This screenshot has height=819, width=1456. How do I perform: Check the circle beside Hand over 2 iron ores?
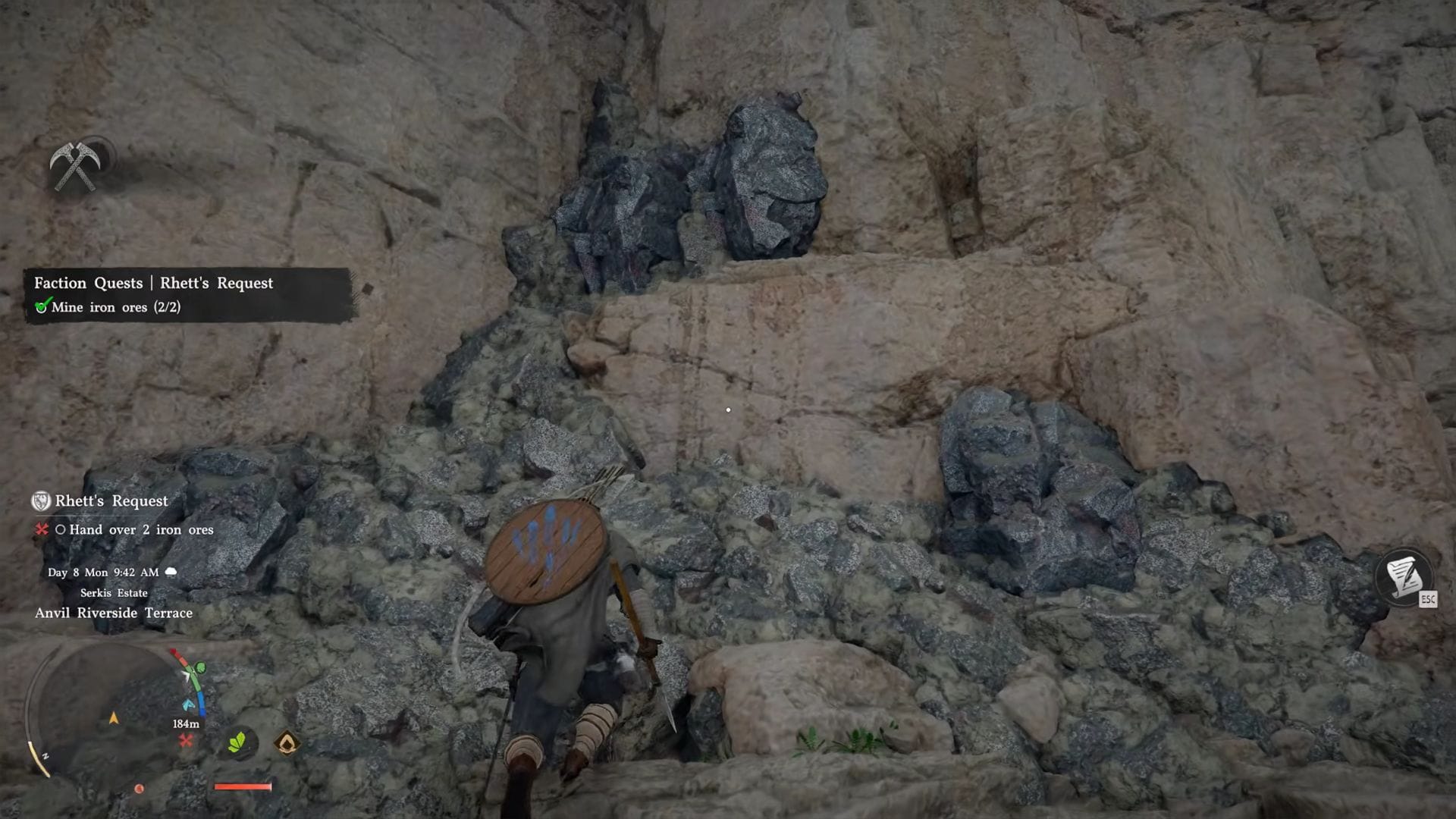(x=63, y=530)
